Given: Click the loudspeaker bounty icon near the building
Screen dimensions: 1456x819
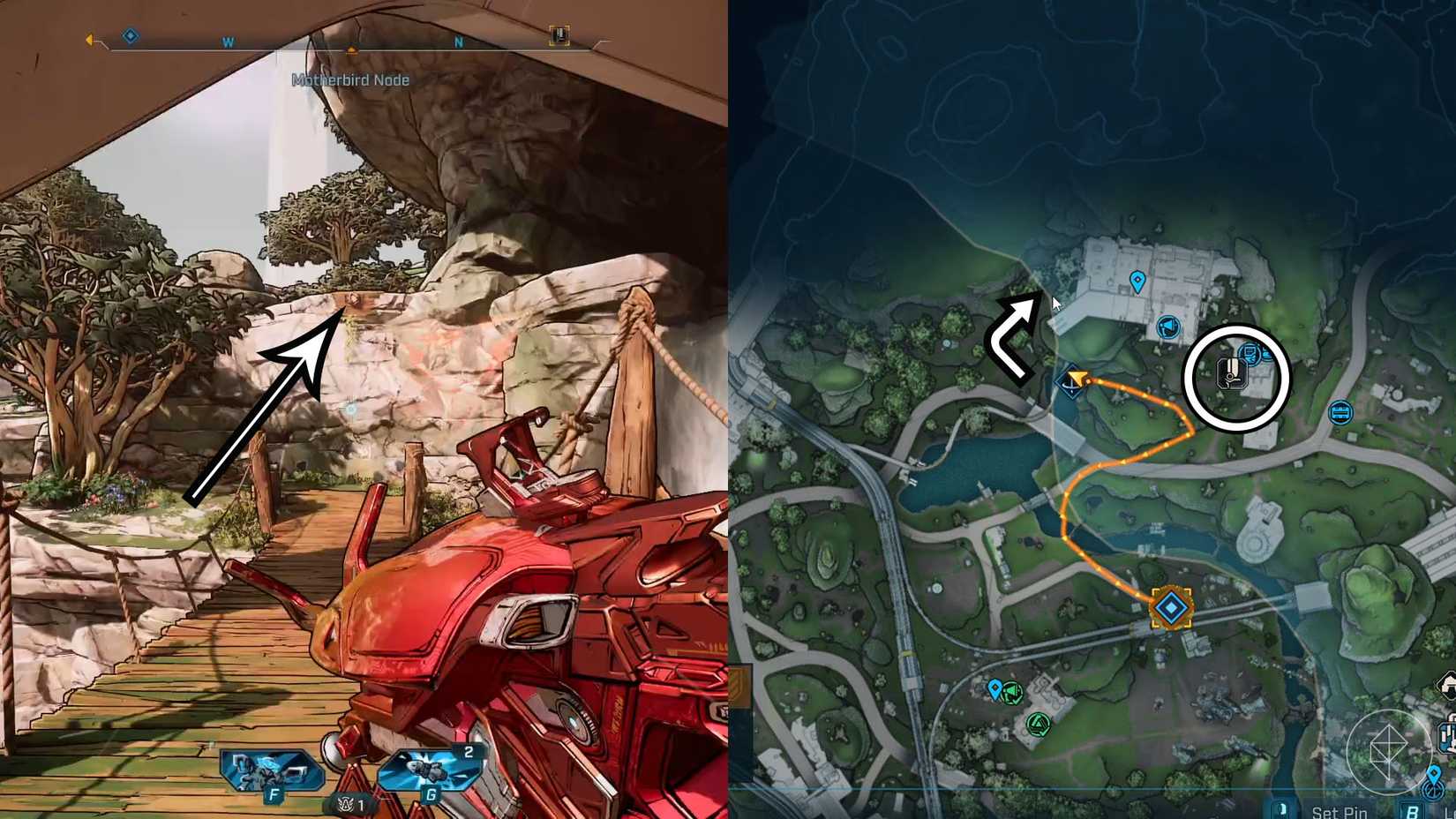Looking at the screenshot, I should [1168, 327].
